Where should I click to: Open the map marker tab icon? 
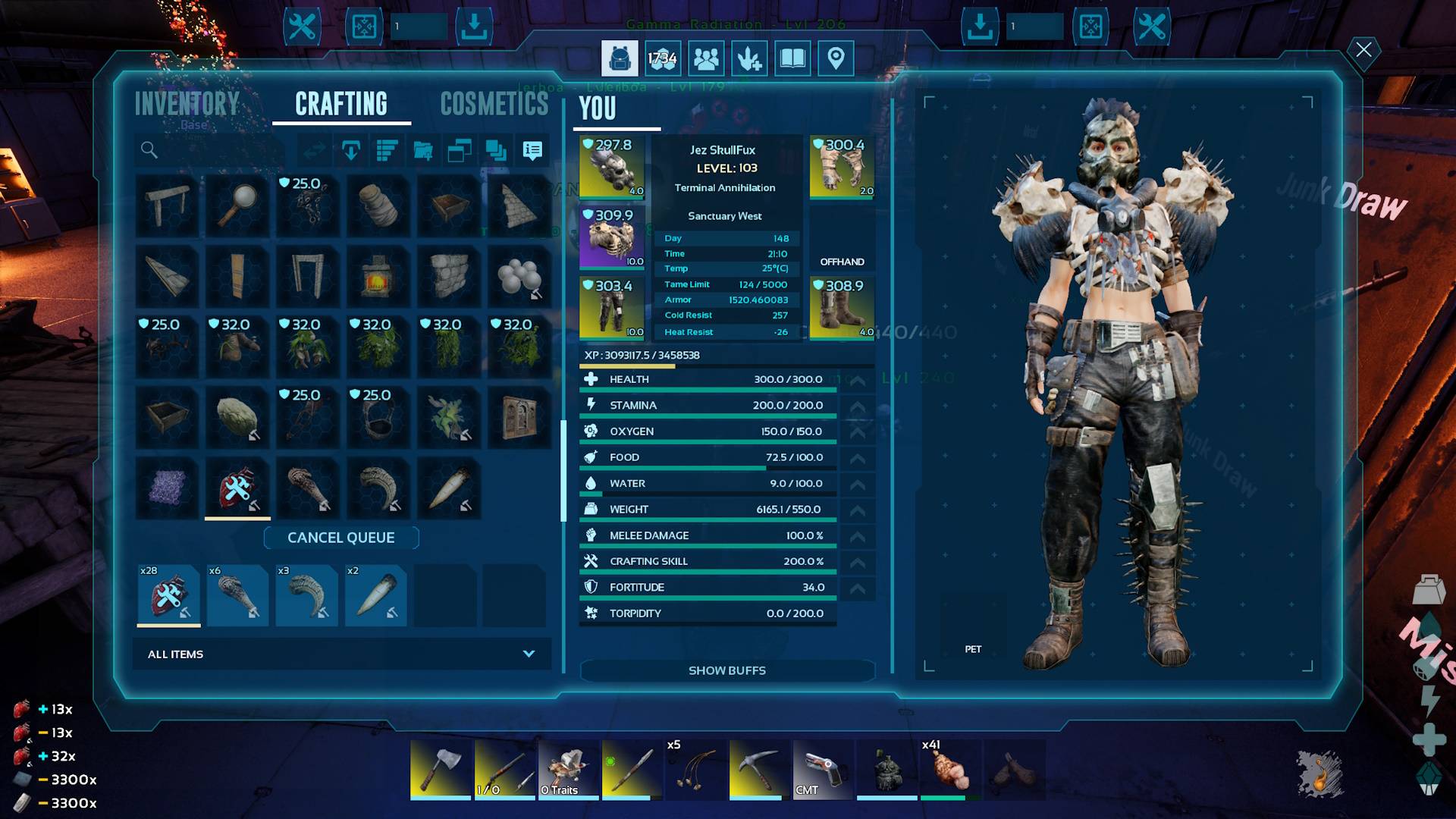click(836, 58)
